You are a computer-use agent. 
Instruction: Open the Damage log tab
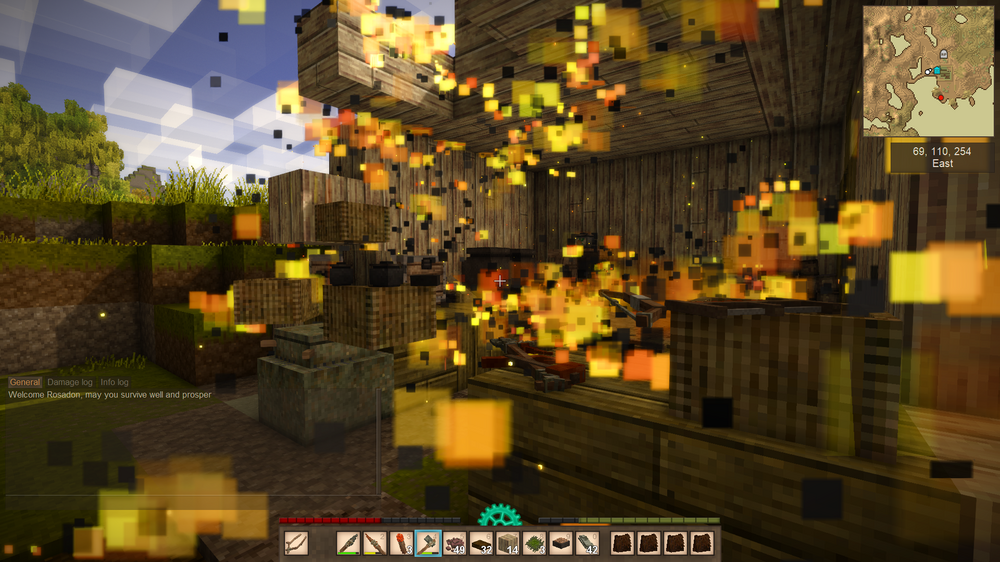[x=70, y=382]
